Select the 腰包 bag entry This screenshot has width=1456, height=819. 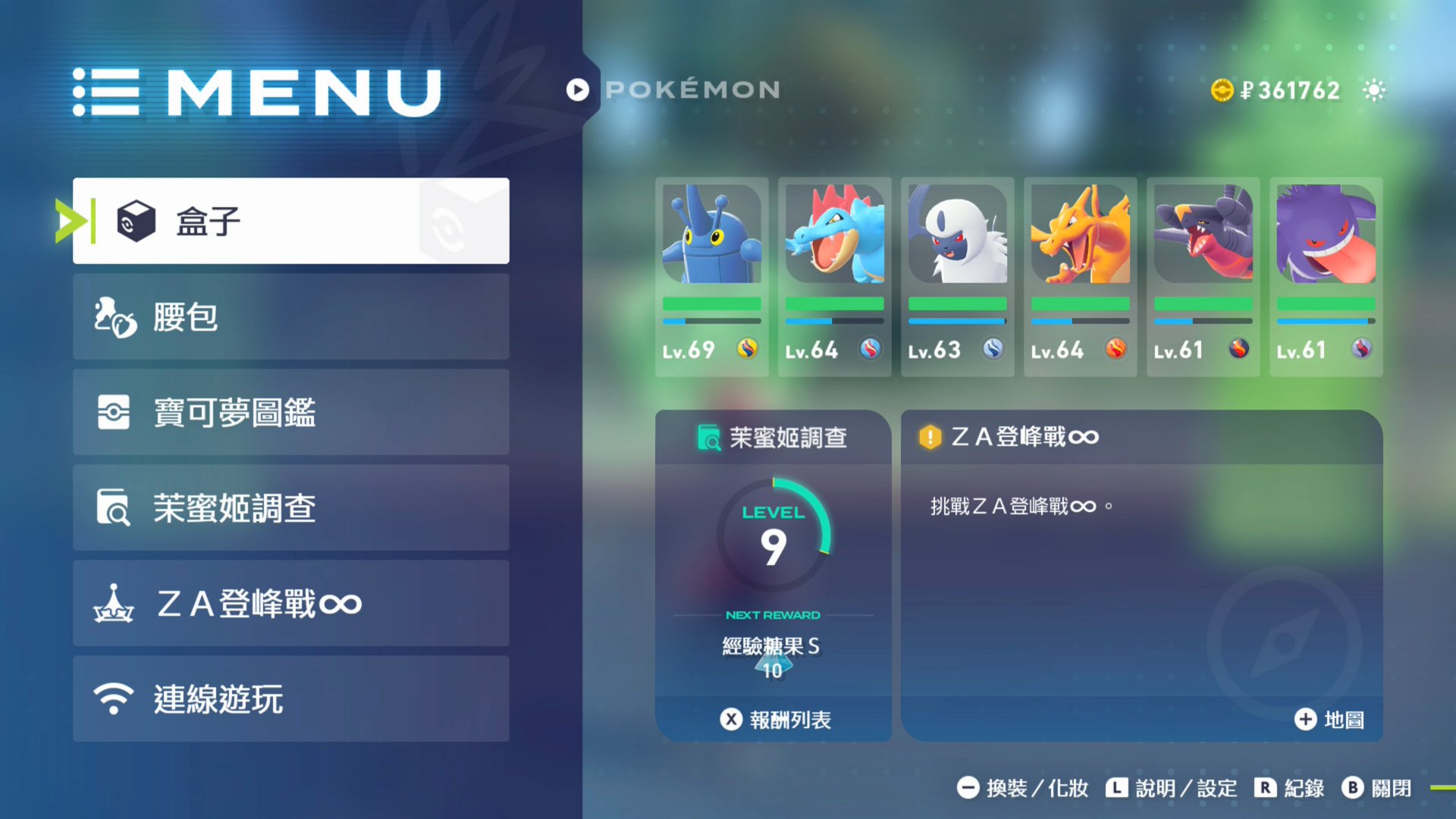tap(290, 316)
